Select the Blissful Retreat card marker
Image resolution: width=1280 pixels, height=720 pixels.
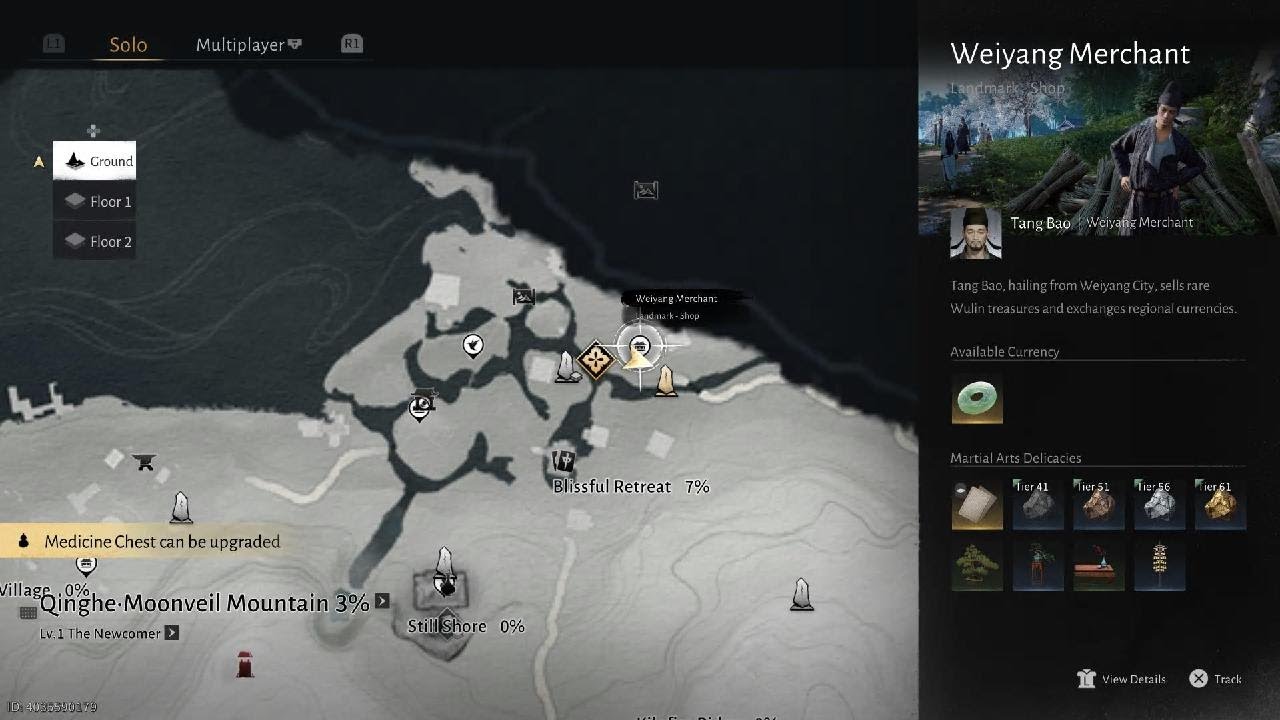tap(564, 462)
